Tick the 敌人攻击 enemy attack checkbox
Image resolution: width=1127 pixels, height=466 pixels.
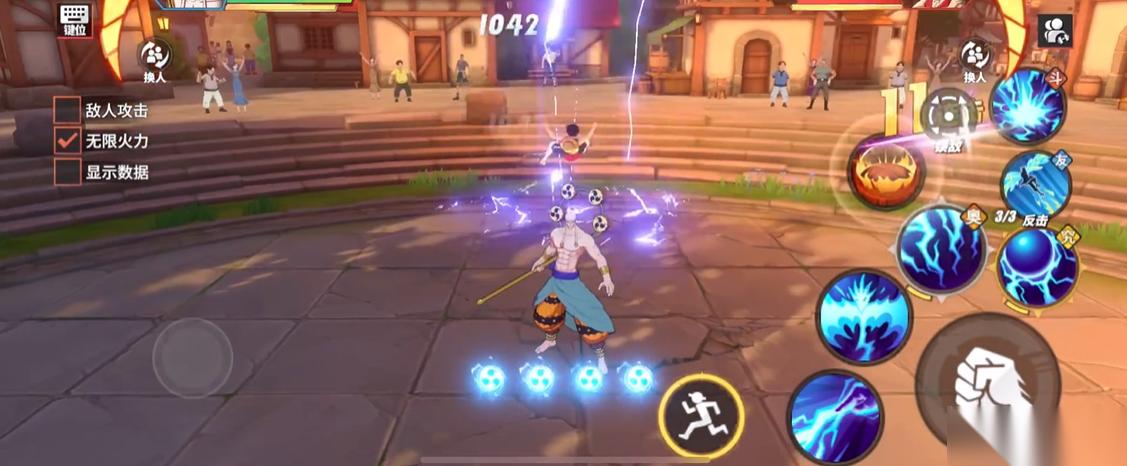pyautogui.click(x=67, y=110)
